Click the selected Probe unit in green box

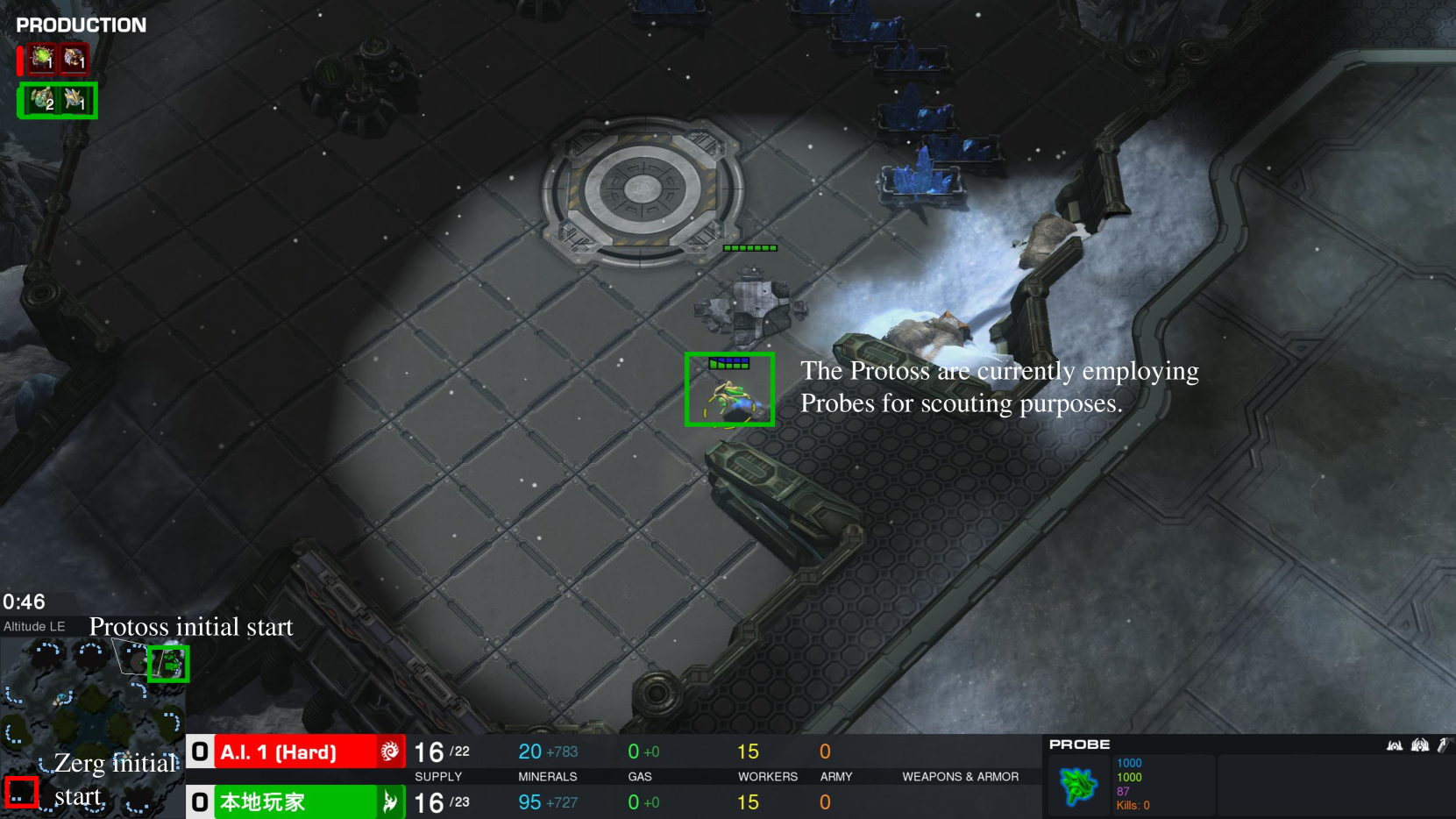[729, 396]
